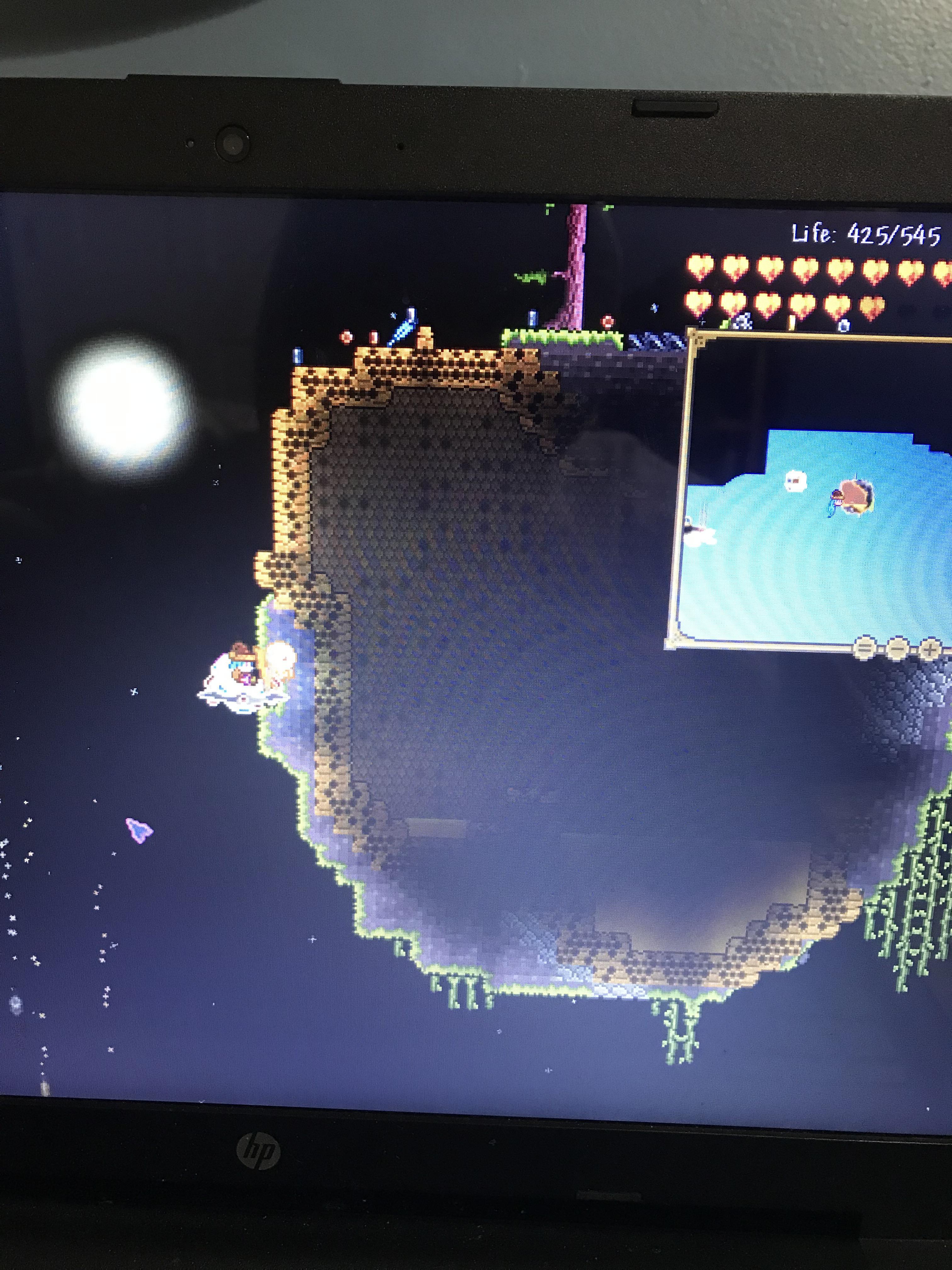952x1270 pixels.
Task: Click the red gem on the island's surface
Action: [x=607, y=320]
